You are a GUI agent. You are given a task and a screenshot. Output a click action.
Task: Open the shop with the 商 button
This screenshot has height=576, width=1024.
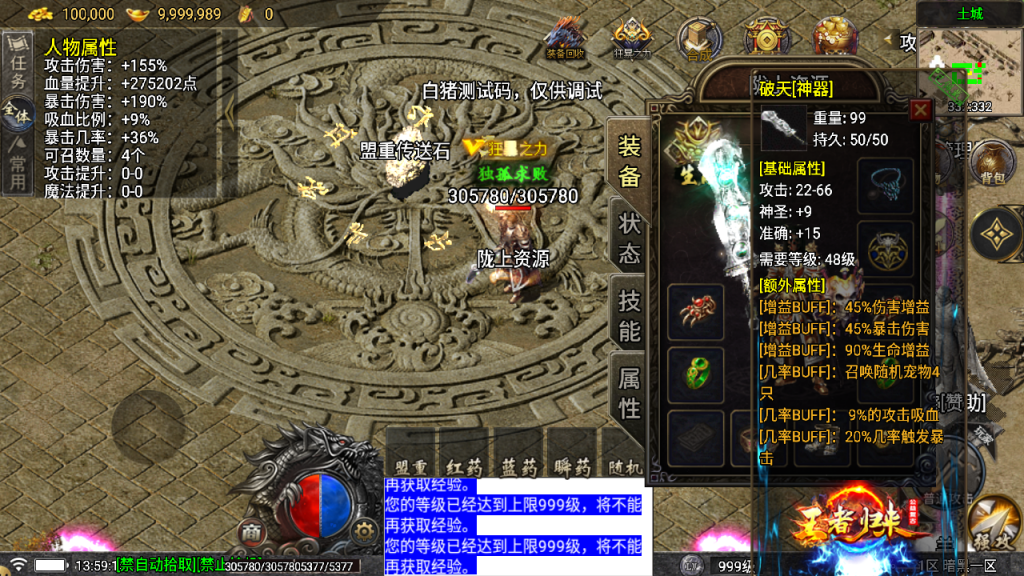(252, 530)
